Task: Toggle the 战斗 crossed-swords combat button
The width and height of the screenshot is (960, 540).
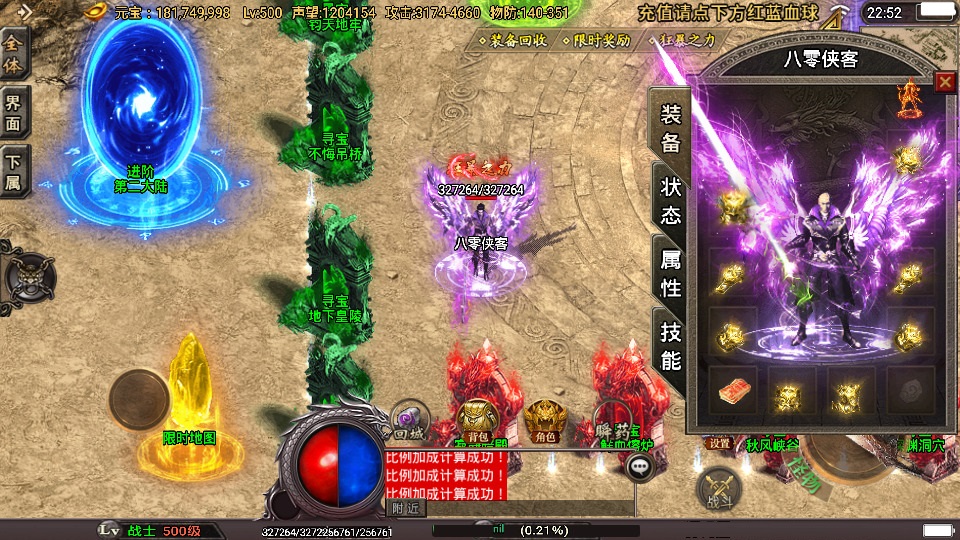Action: point(717,488)
